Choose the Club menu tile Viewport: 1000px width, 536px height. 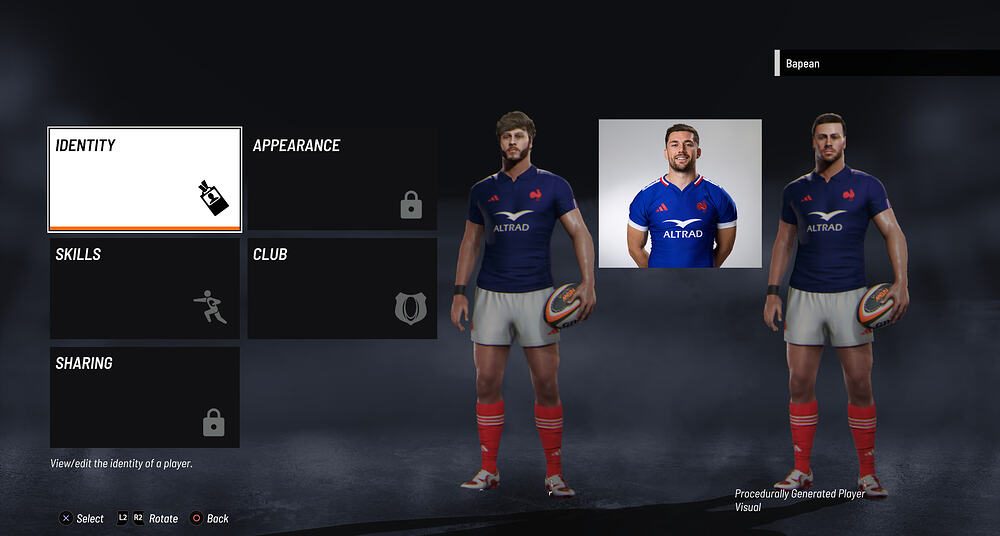pos(342,288)
